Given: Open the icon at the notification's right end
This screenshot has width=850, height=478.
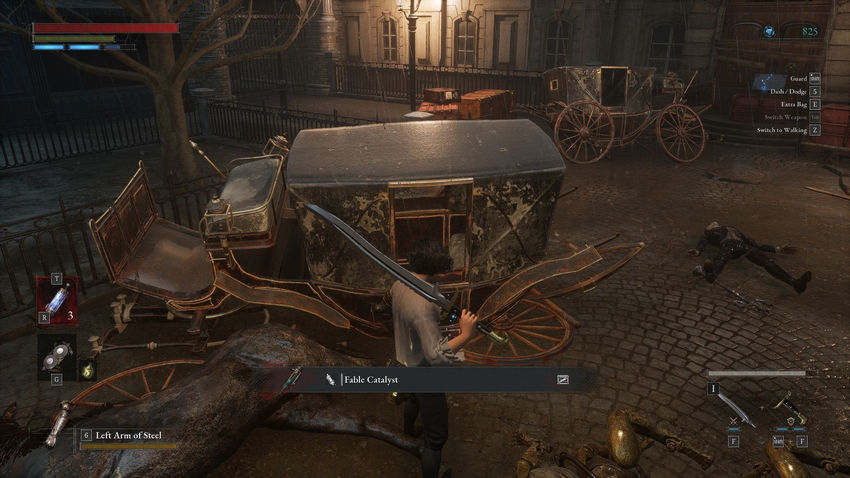Looking at the screenshot, I should (x=563, y=380).
